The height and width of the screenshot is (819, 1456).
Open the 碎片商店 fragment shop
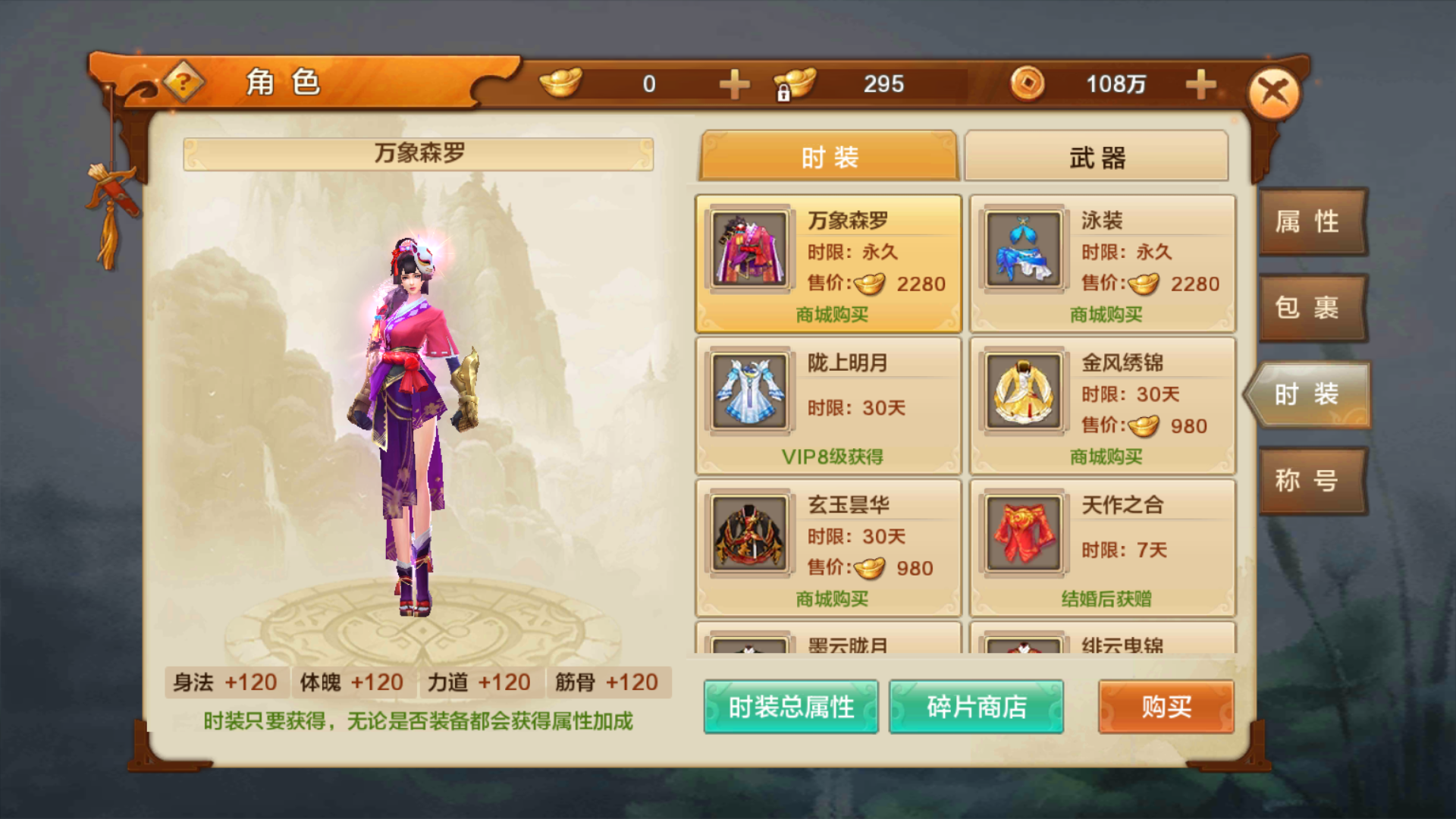coord(977,707)
